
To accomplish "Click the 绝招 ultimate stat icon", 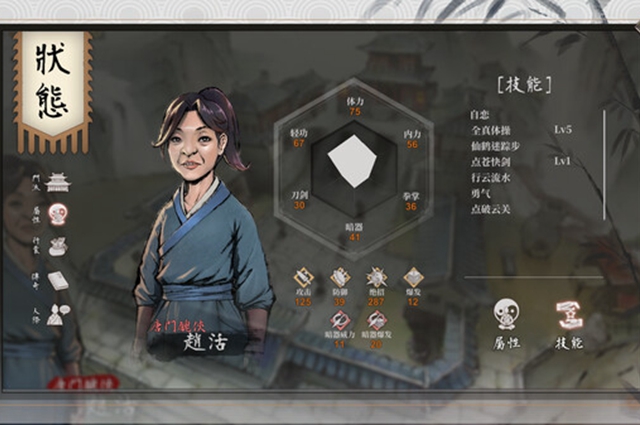I will point(377,278).
